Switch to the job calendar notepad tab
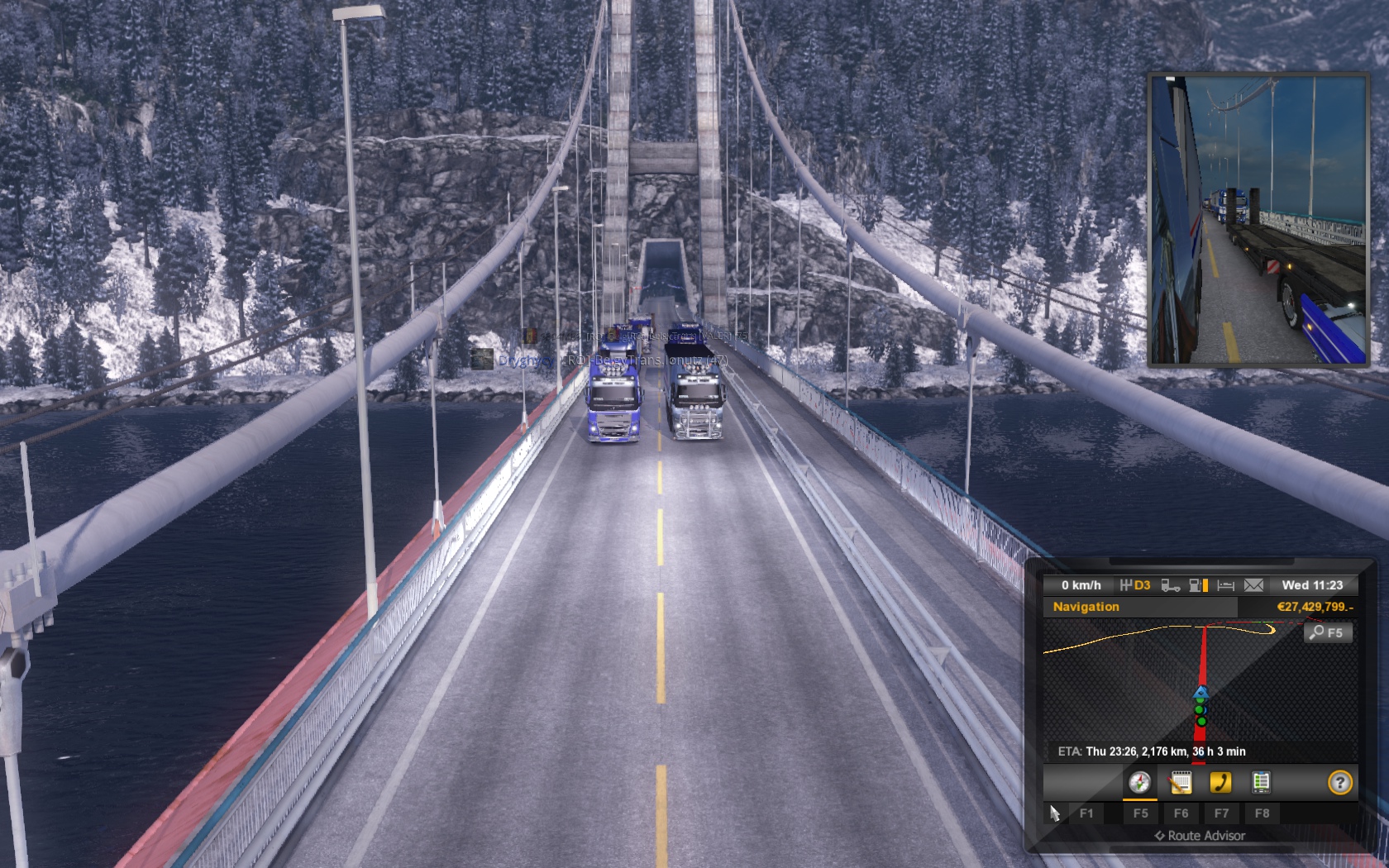Image resolution: width=1389 pixels, height=868 pixels. tap(1181, 782)
